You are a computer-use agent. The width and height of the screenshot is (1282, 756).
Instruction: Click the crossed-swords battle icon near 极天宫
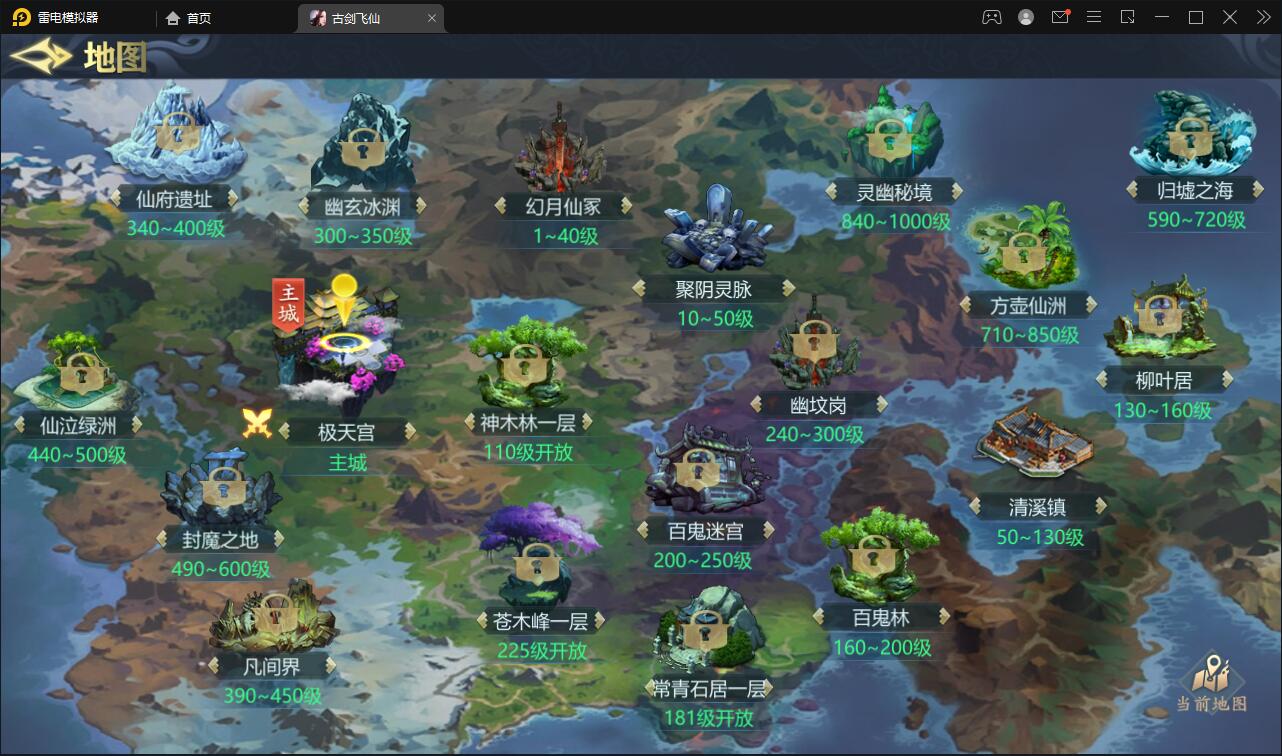(x=258, y=423)
